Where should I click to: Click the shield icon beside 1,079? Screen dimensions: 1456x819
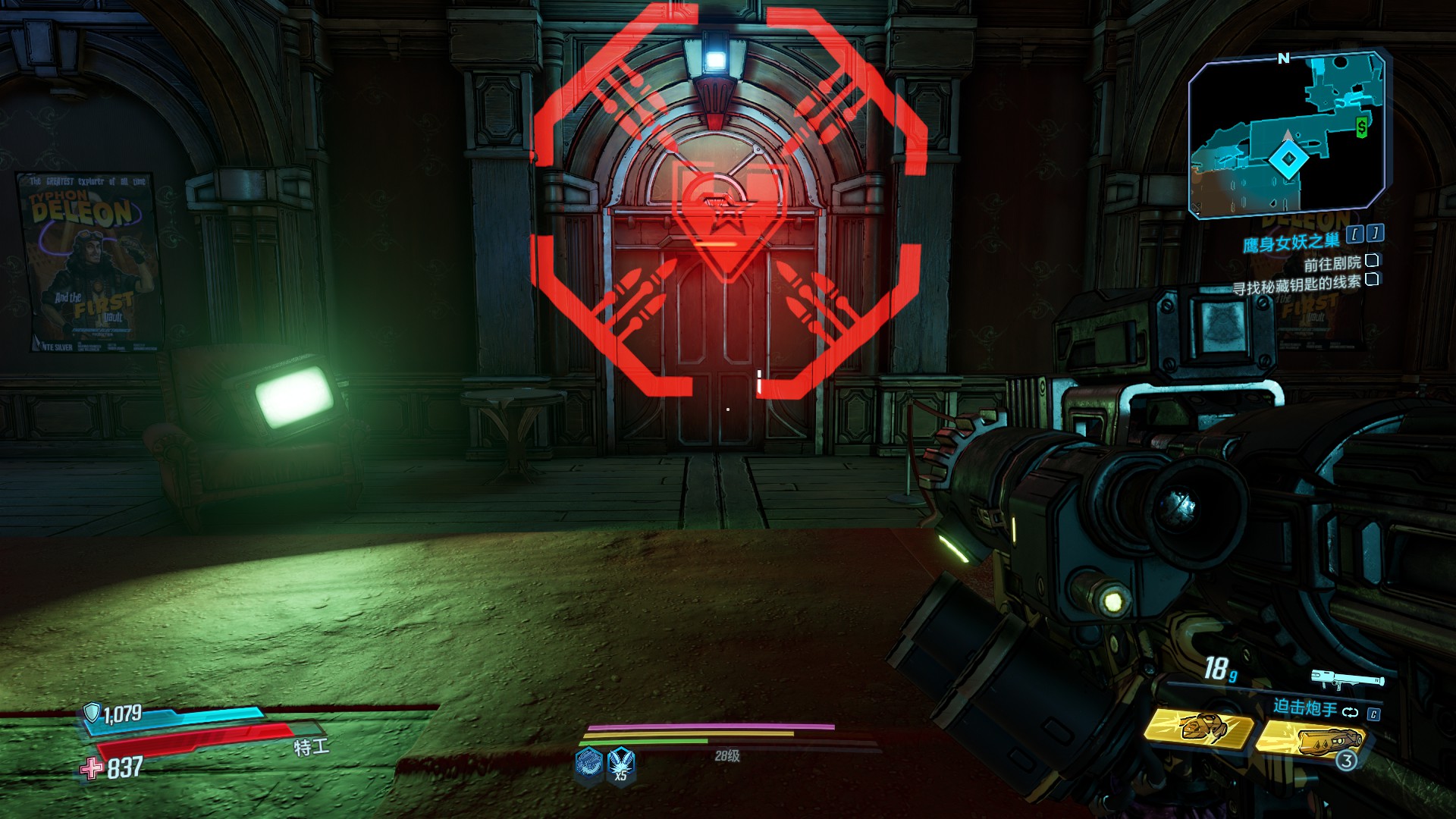tap(92, 712)
